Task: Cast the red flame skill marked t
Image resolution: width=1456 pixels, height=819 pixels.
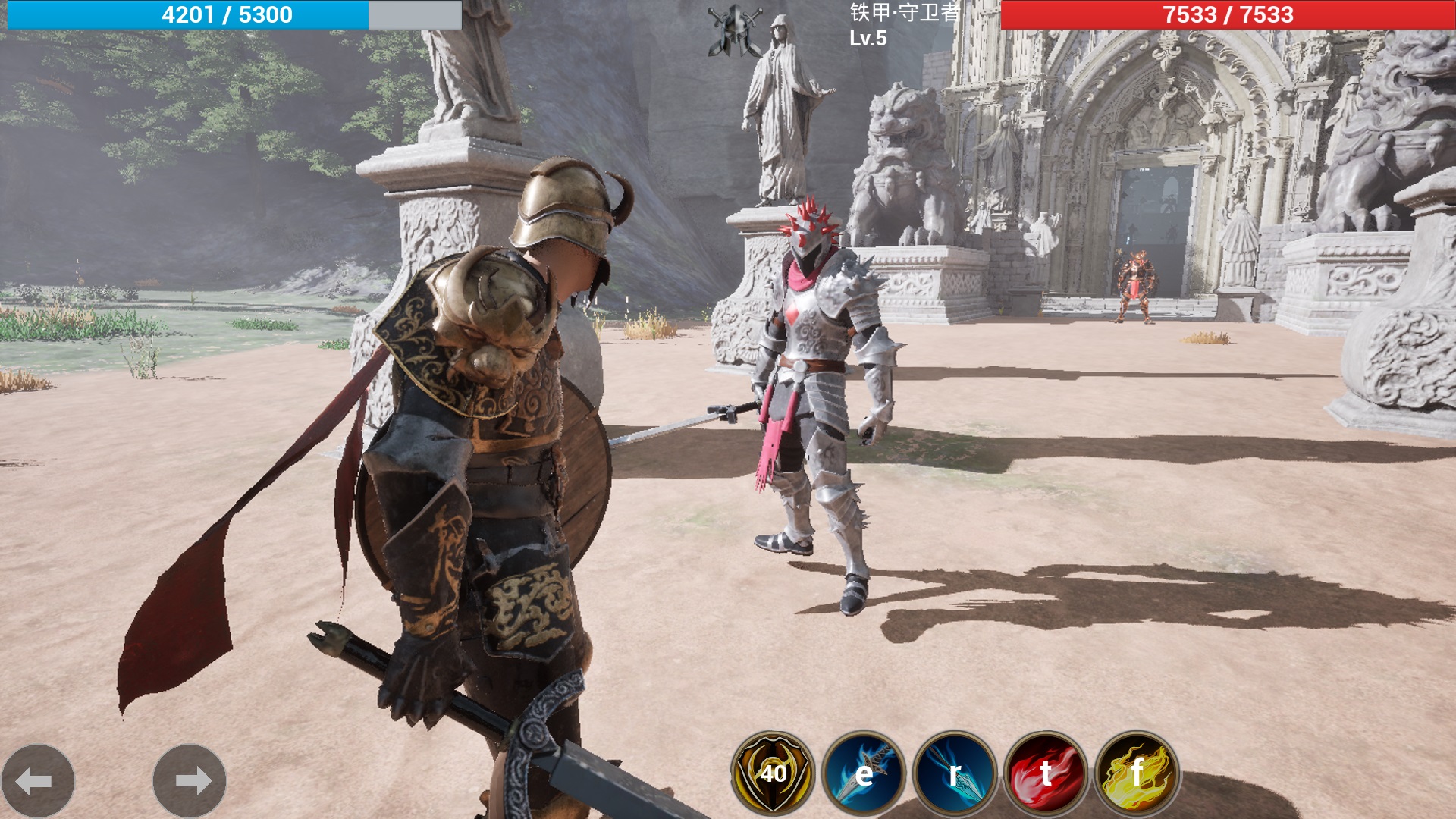Action: click(x=1046, y=773)
